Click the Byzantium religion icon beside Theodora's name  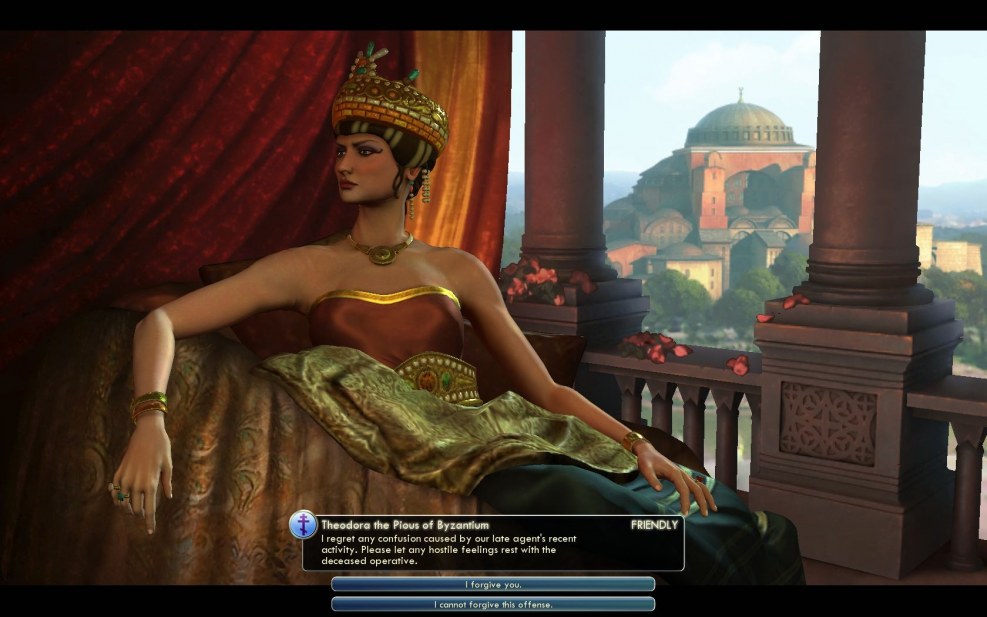(x=303, y=524)
